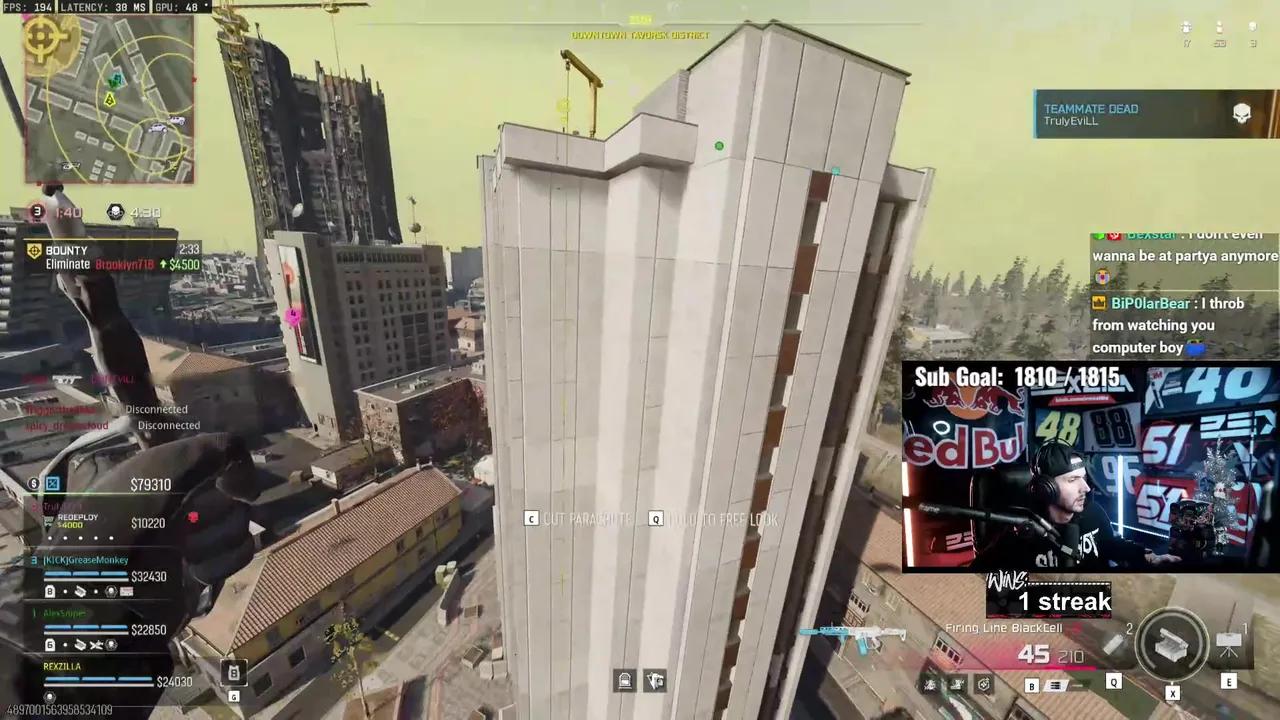Viewport: 1280px width, 720px height.
Task: Toggle free look via the Q prompt
Action: tap(656, 519)
